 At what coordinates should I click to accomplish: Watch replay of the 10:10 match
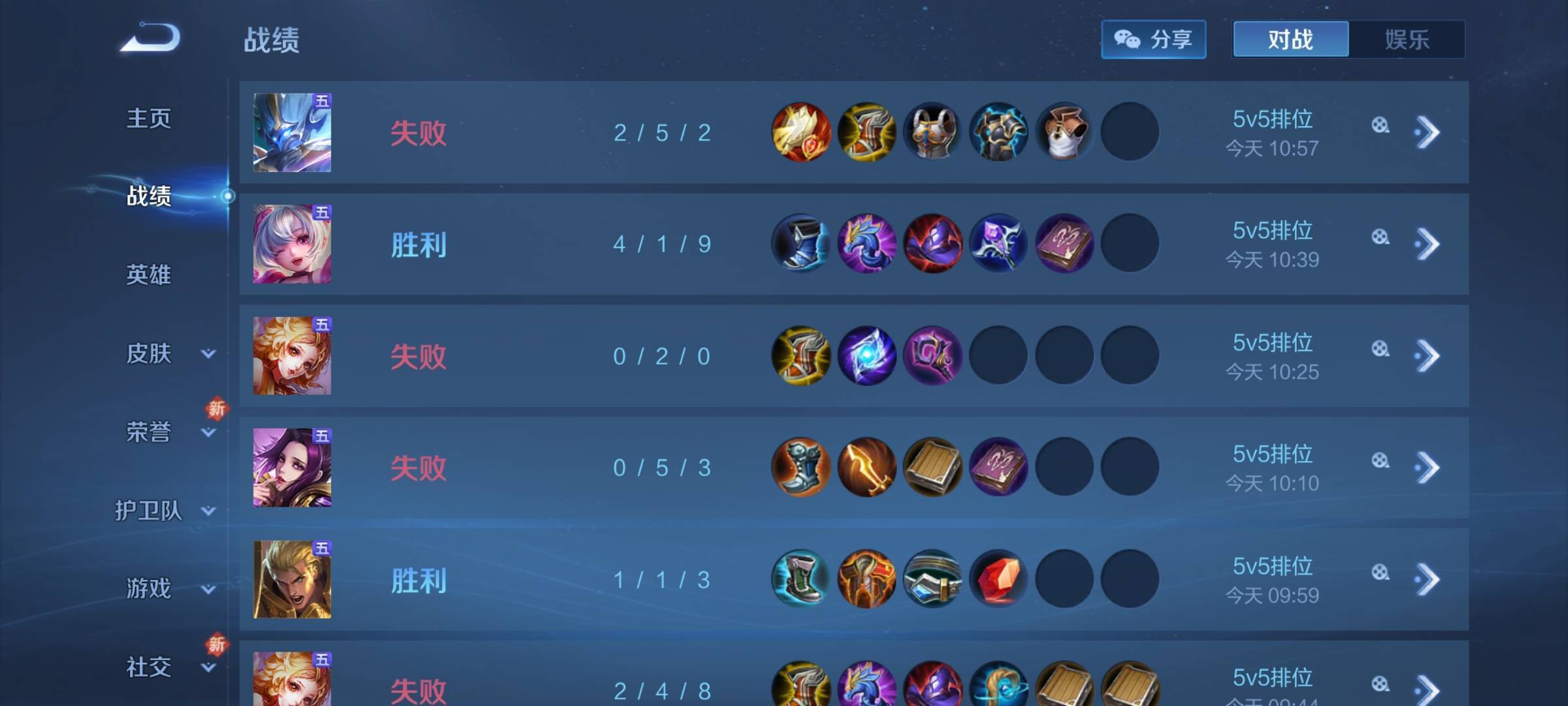1380,461
